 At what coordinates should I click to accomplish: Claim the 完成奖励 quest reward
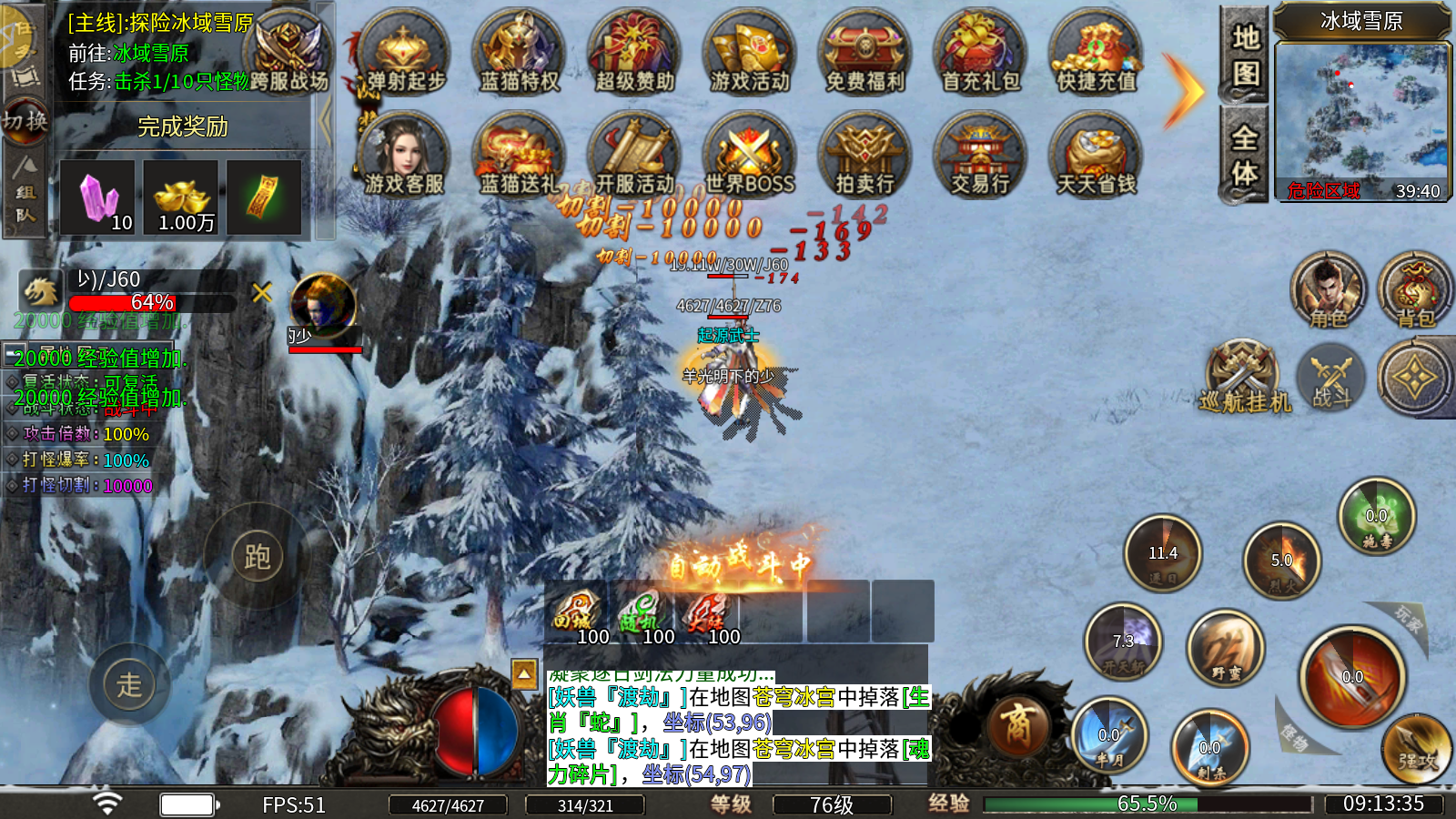[x=182, y=126]
